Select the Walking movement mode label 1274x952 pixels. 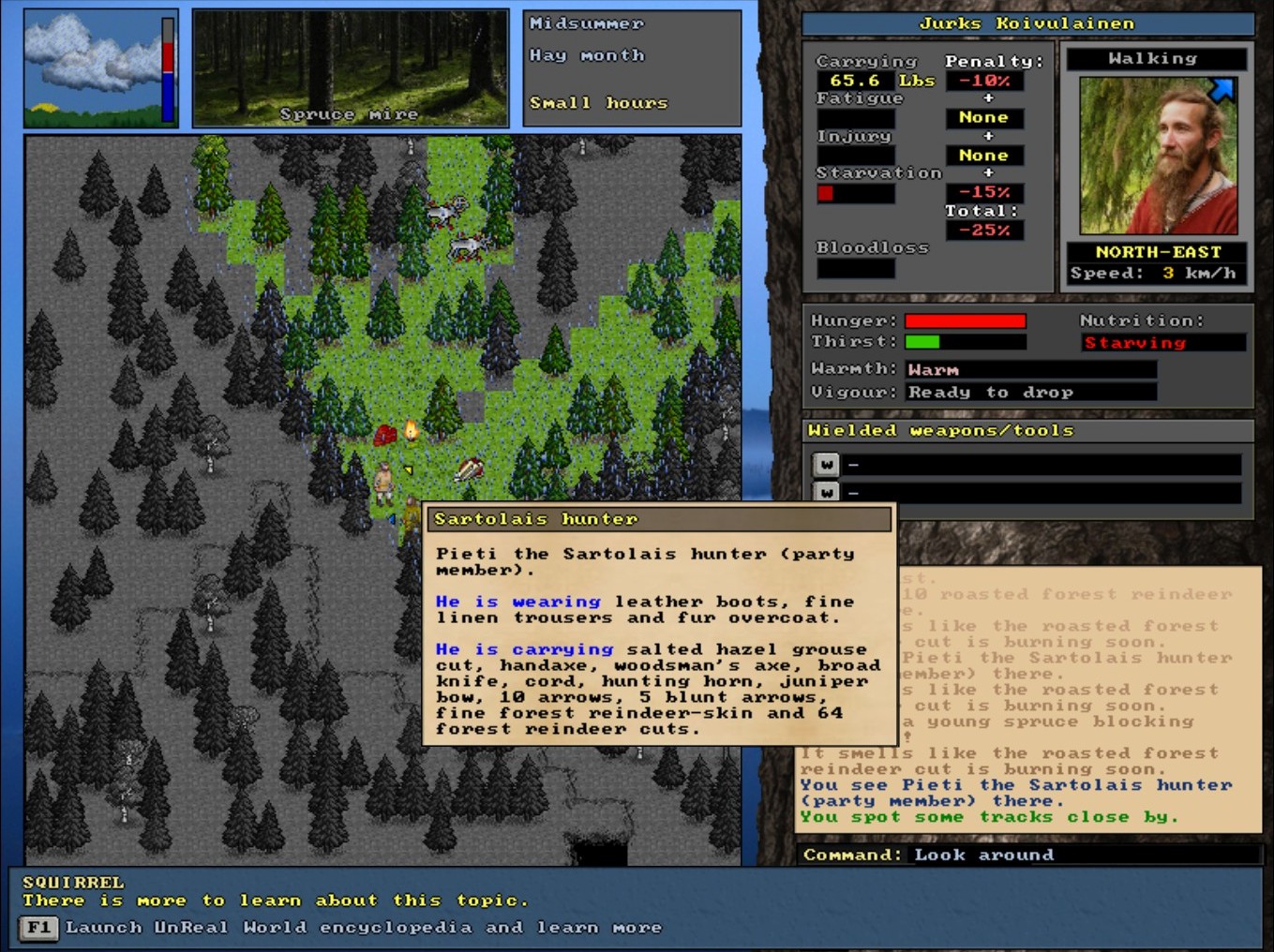coord(1156,59)
